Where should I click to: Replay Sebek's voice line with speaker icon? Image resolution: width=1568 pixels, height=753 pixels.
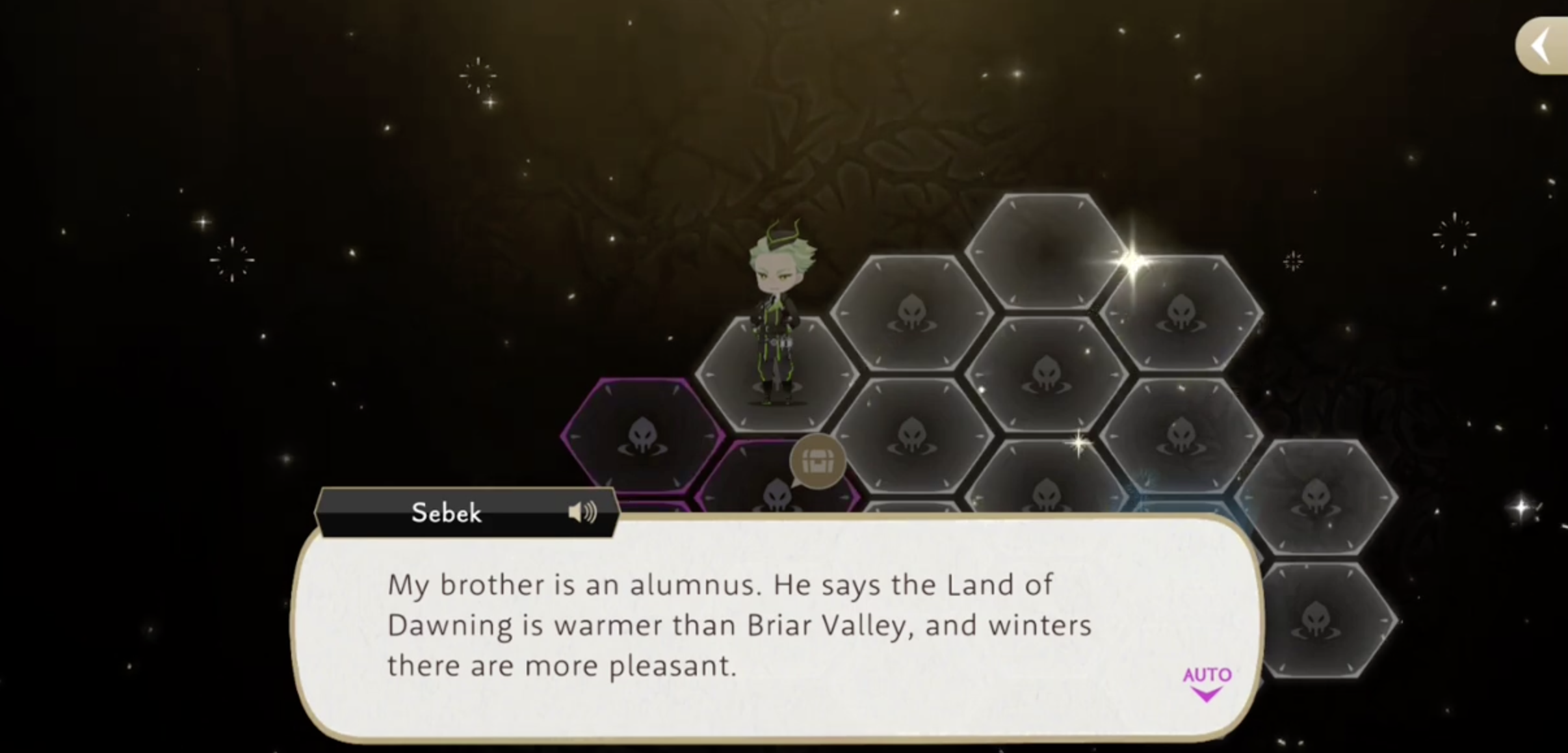point(582,513)
